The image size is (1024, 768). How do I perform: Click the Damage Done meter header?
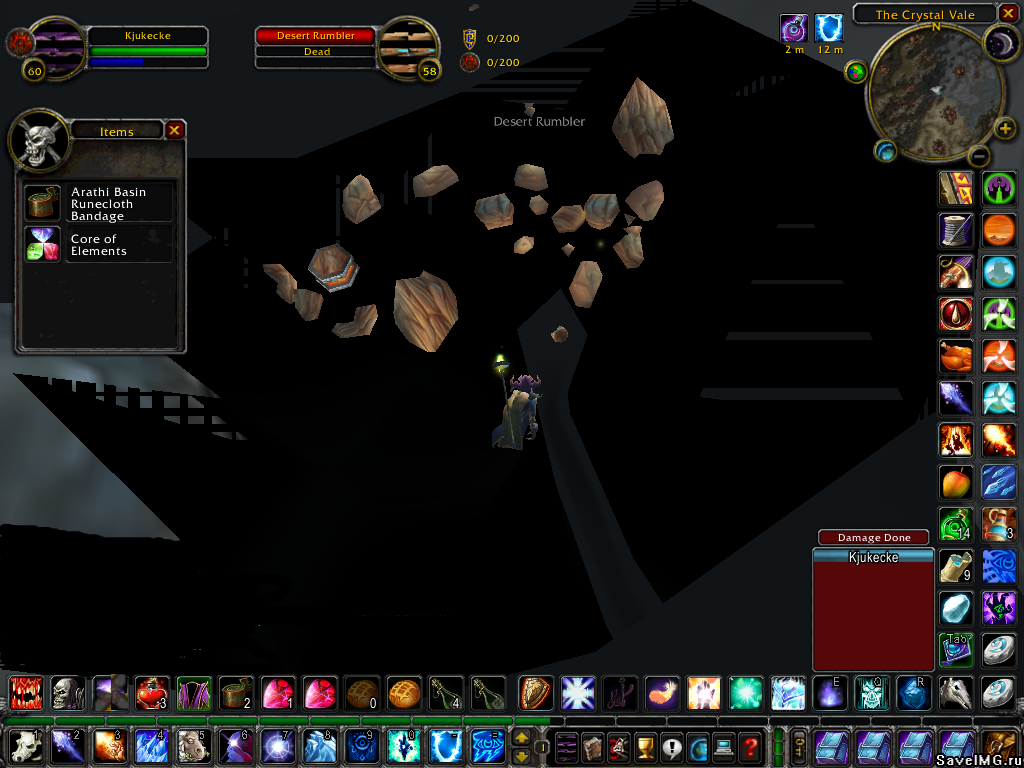pyautogui.click(x=873, y=538)
